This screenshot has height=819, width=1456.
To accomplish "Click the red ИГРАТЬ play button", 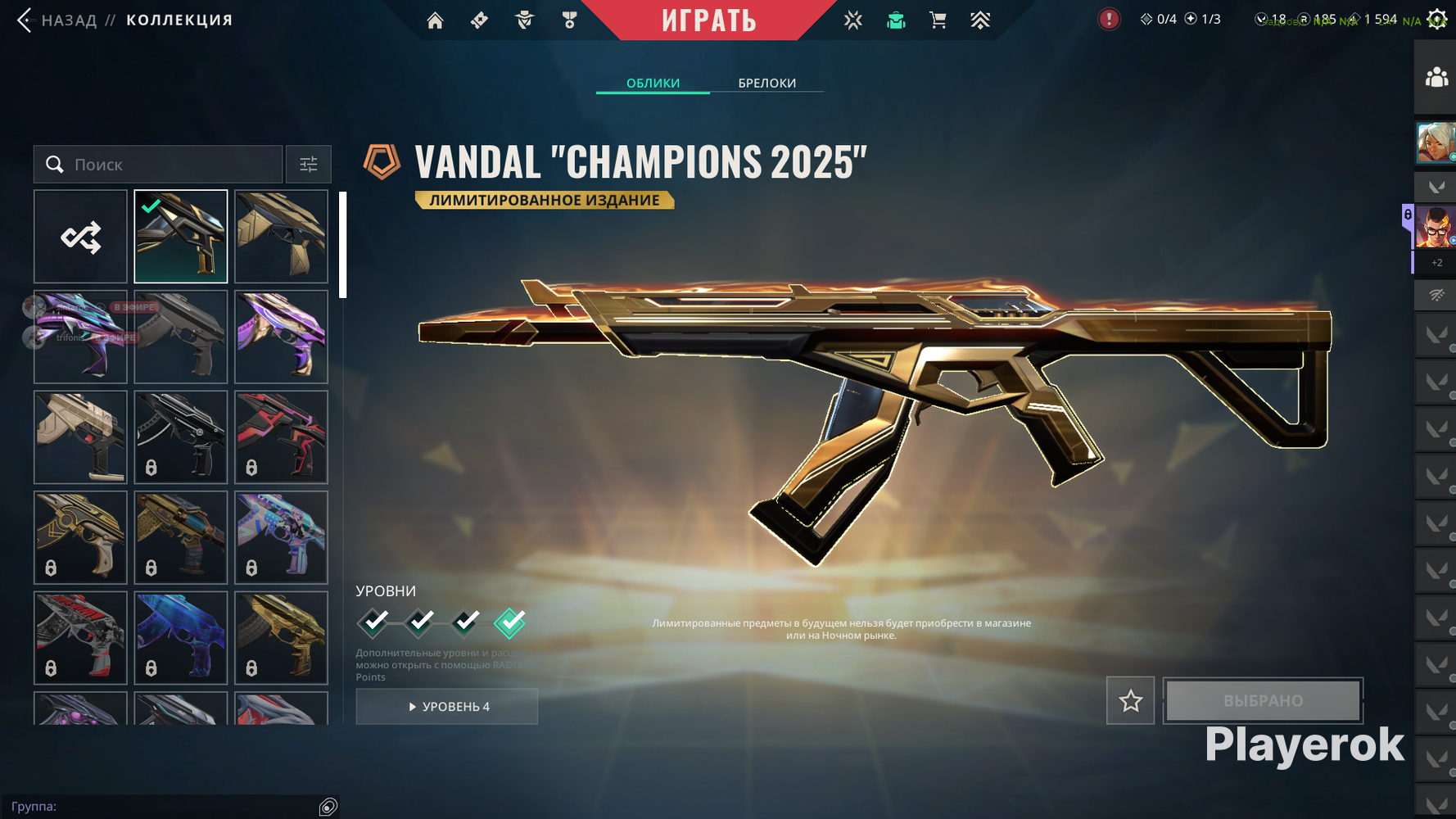I will [709, 20].
